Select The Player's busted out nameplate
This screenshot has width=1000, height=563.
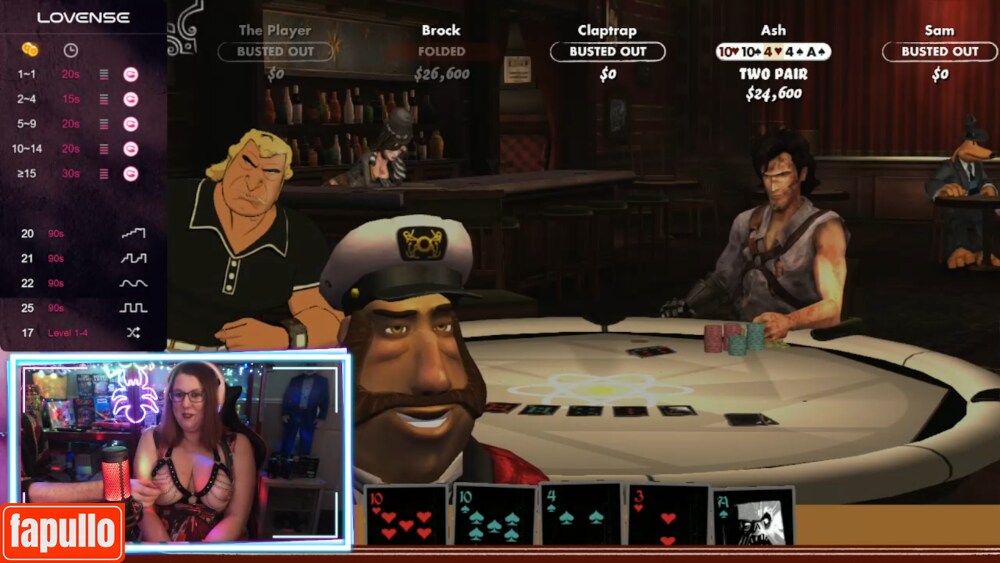pyautogui.click(x=275, y=51)
